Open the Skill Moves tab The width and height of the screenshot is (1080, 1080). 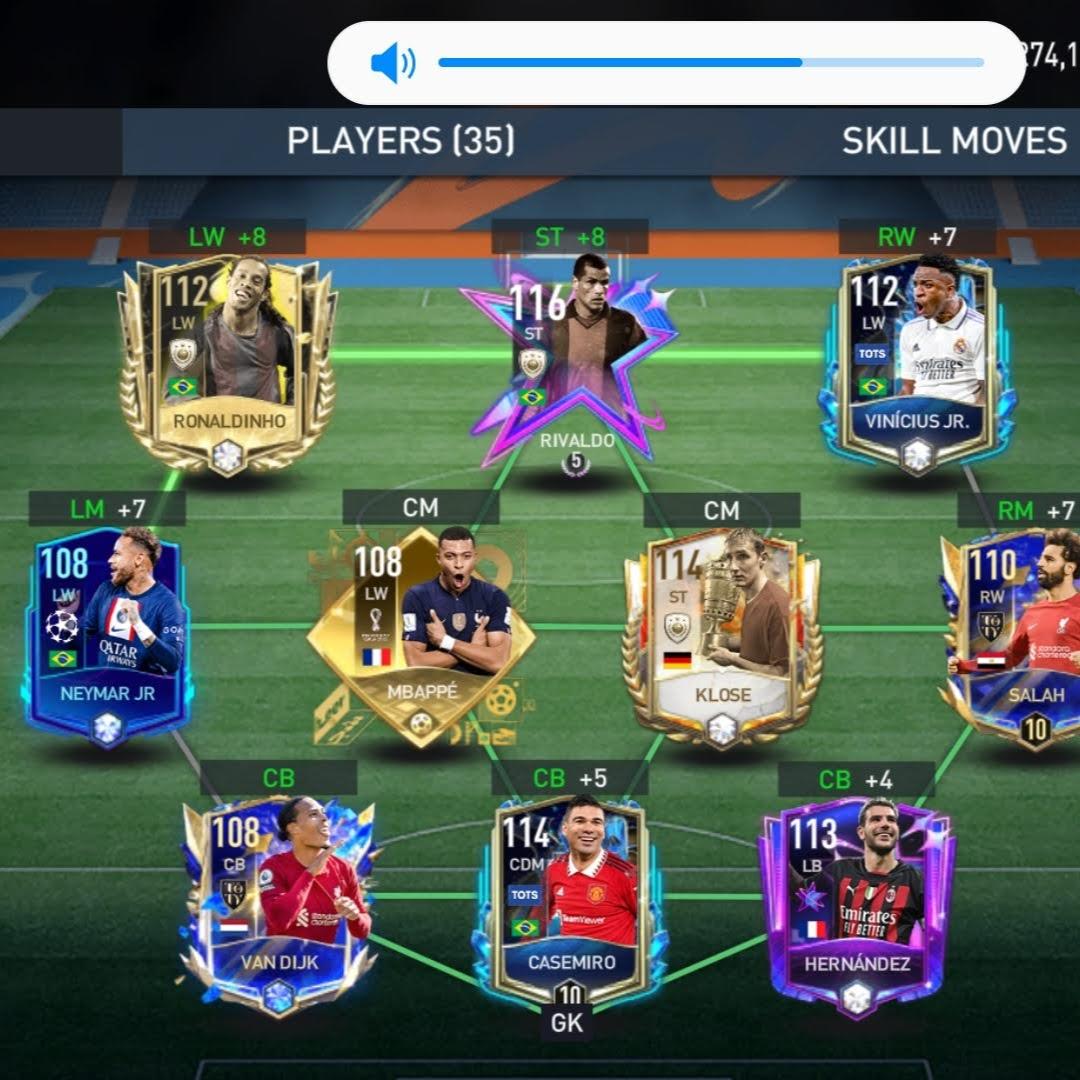point(953,141)
